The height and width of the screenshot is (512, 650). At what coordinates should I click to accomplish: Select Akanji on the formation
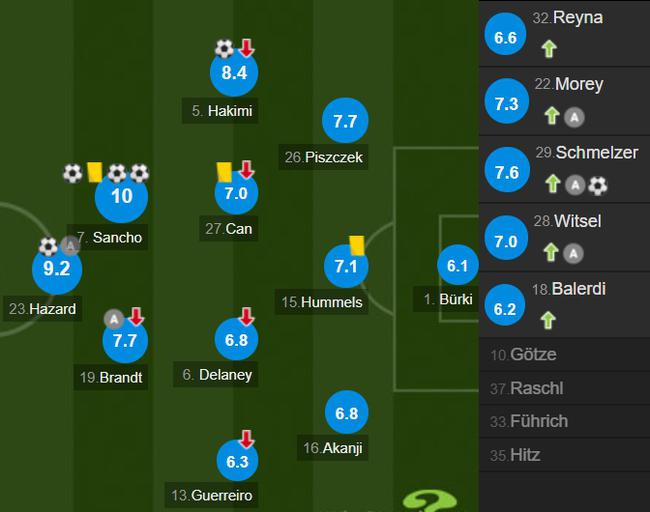[346, 413]
